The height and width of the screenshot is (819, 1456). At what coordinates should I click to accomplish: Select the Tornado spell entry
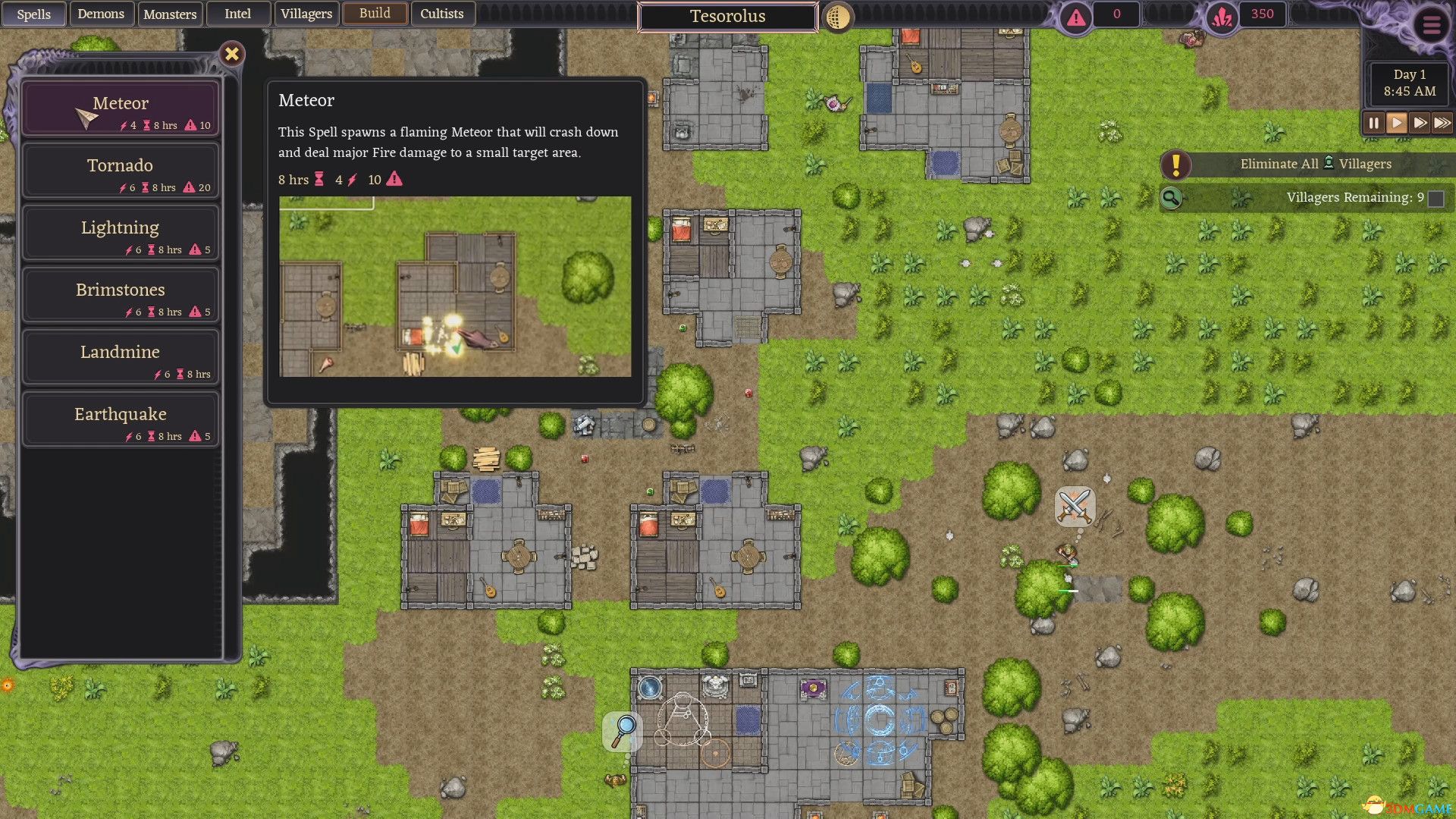pyautogui.click(x=120, y=168)
